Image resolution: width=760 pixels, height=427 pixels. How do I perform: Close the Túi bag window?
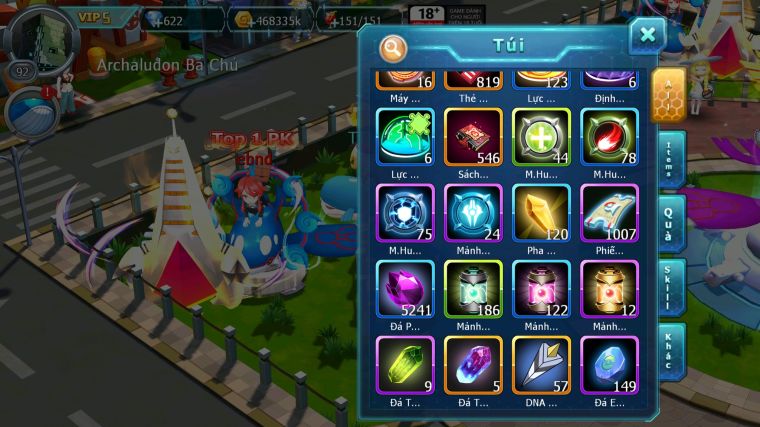pos(647,36)
